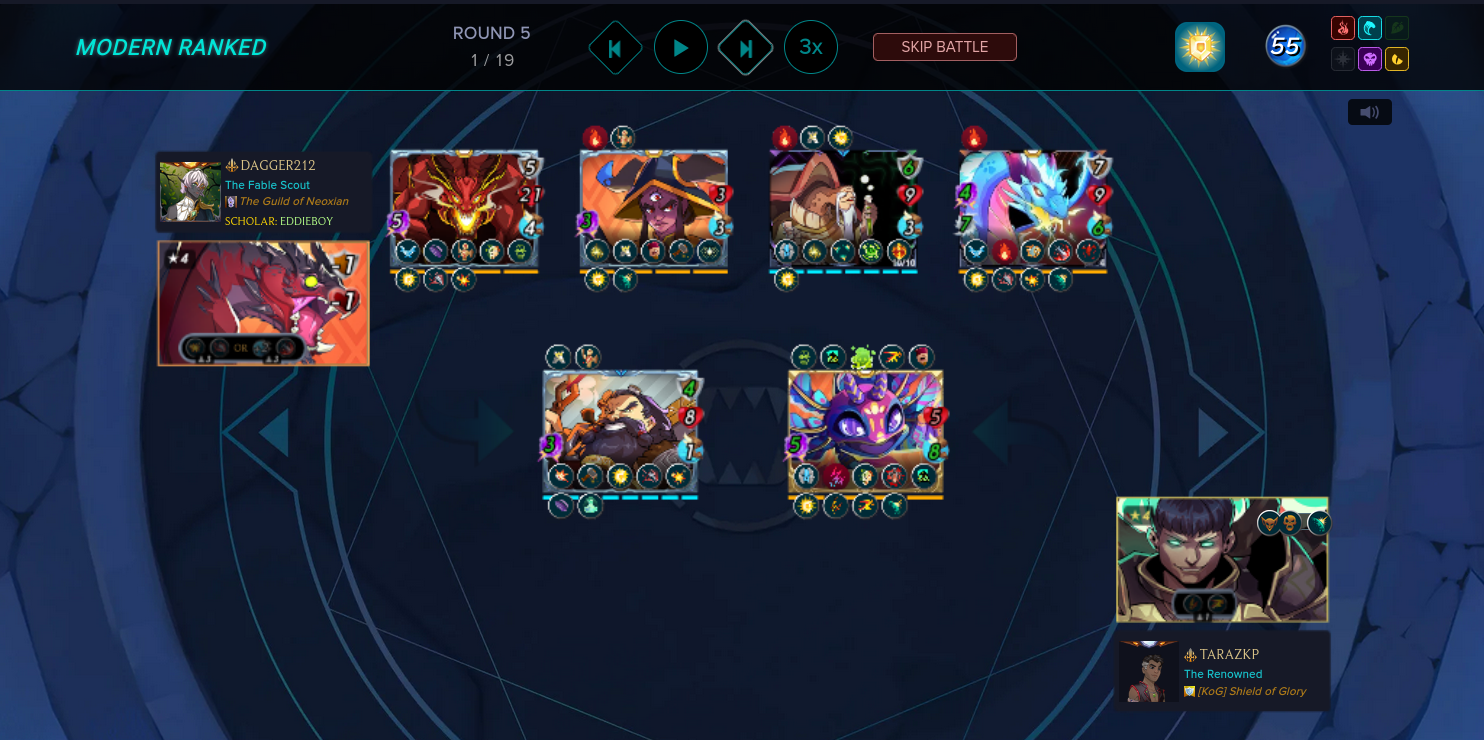Select the purple spider creature card
The height and width of the screenshot is (740, 1484).
click(865, 430)
